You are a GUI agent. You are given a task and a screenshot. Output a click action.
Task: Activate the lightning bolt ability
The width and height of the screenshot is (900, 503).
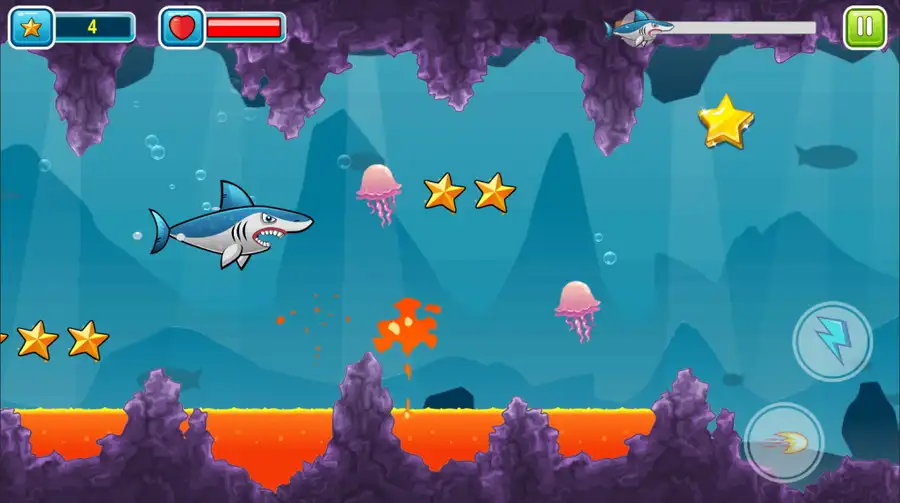point(832,341)
